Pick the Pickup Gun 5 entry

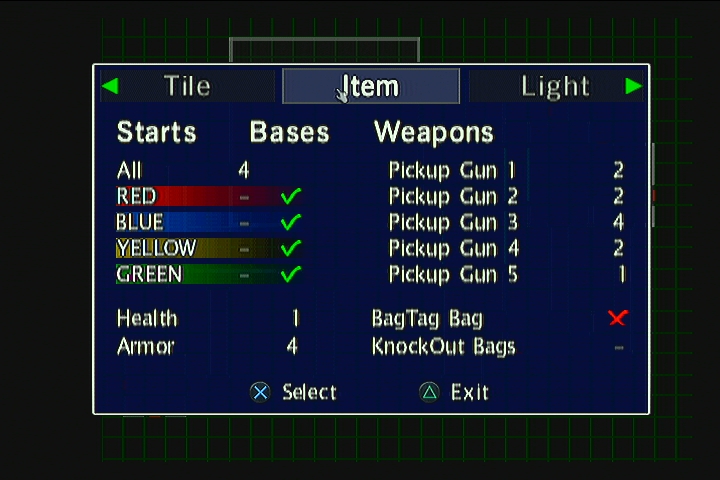tap(452, 274)
